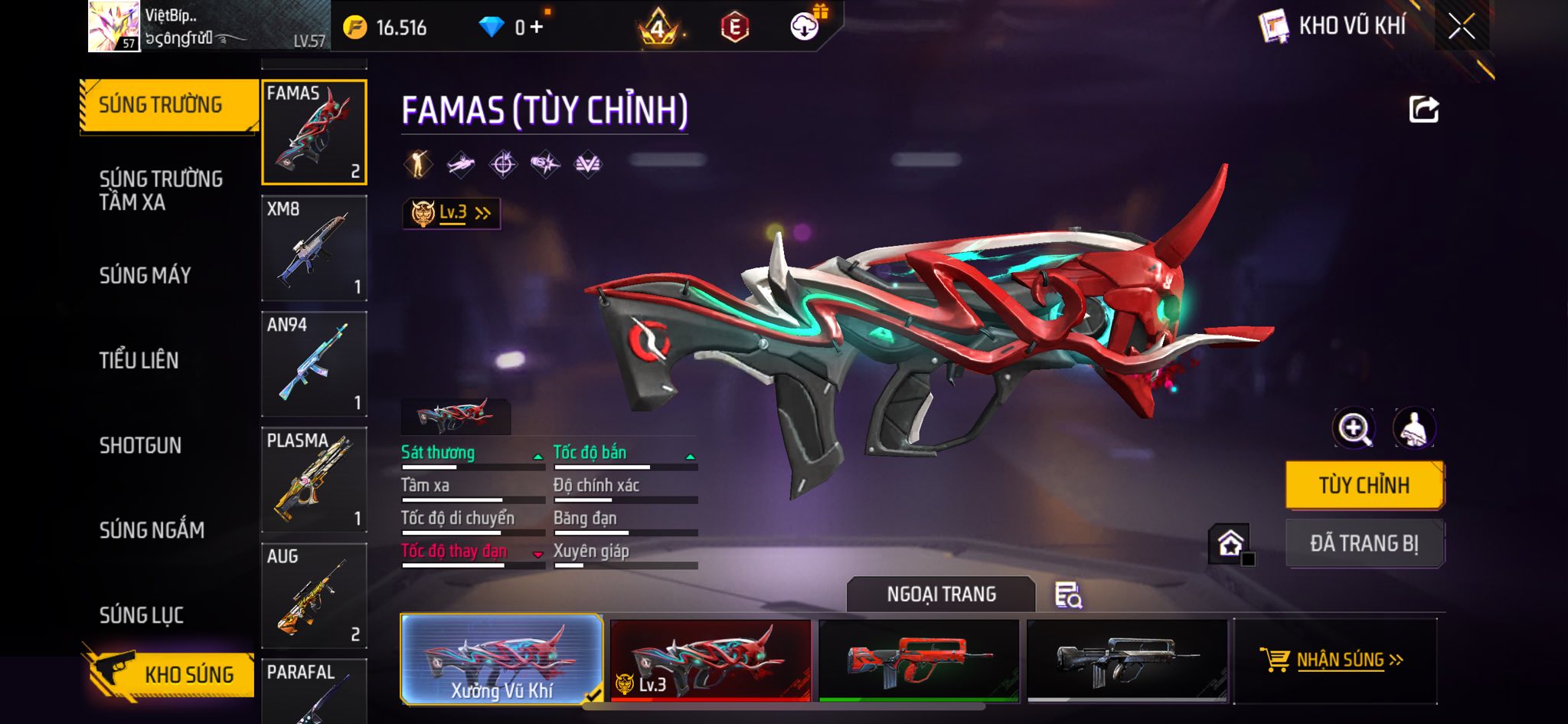Viewport: 1568px width, 724px height.
Task: Add diamonds with the plus button
Action: click(x=537, y=28)
